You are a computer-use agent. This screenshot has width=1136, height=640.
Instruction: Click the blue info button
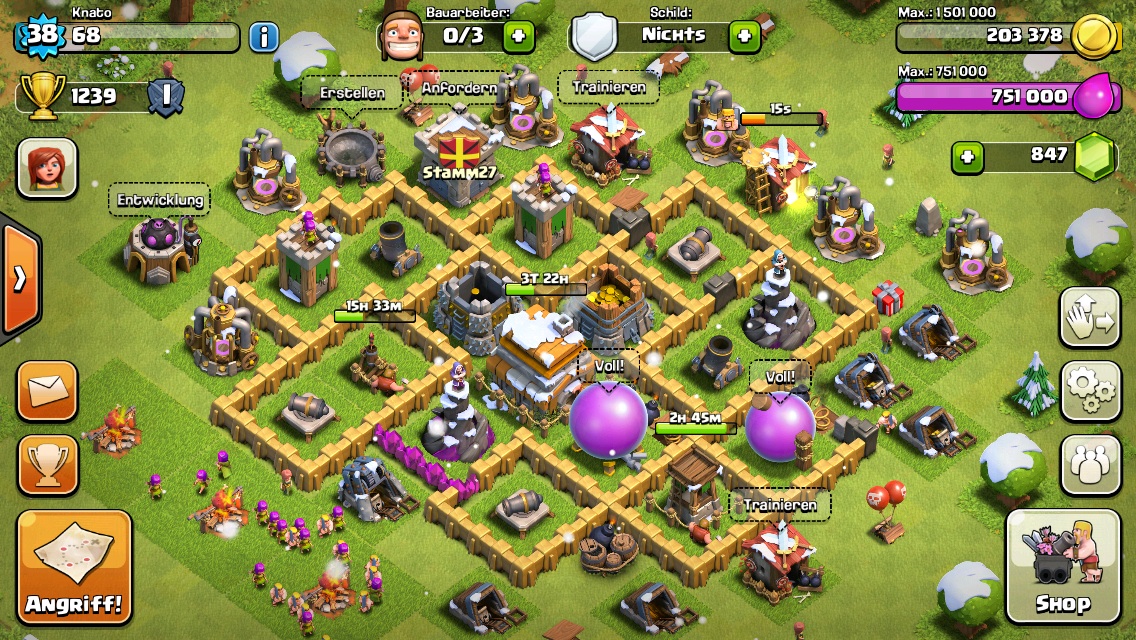[x=263, y=38]
